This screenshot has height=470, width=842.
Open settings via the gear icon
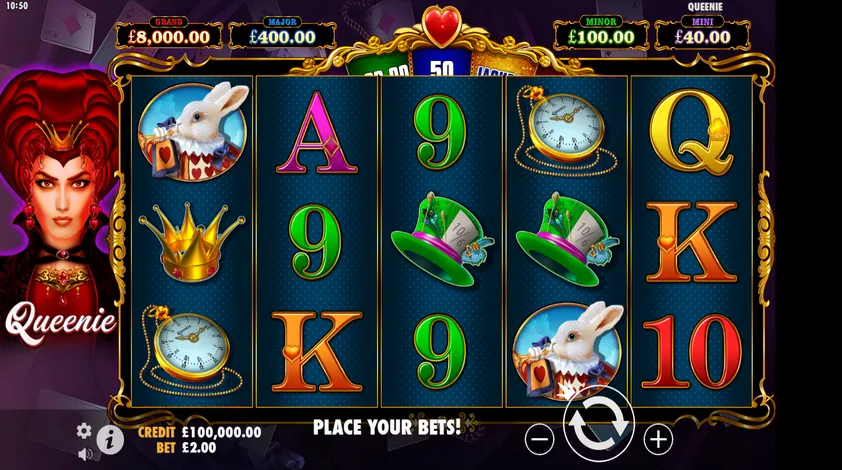(x=85, y=431)
